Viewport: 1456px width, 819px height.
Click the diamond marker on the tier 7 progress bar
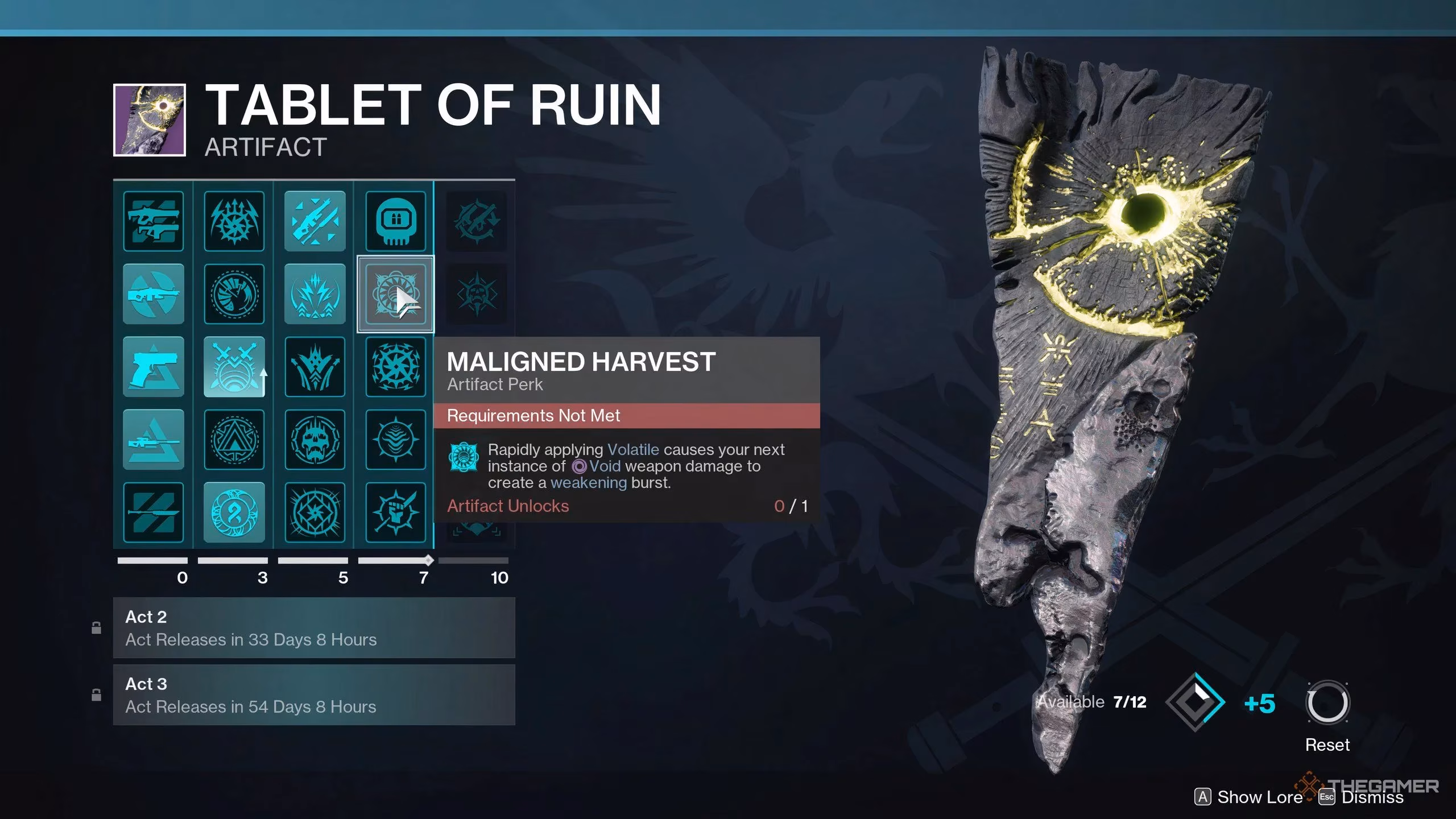click(428, 560)
